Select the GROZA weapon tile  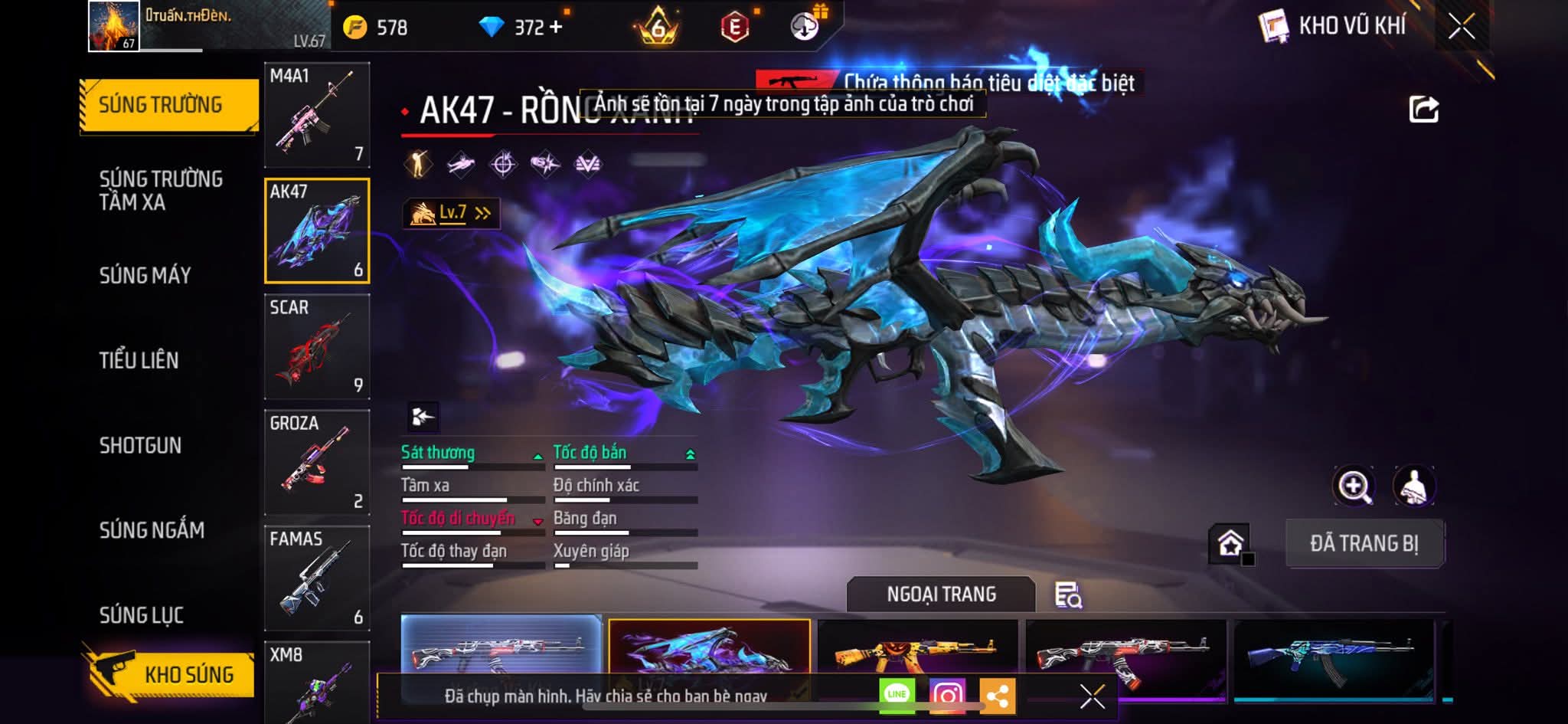click(317, 463)
